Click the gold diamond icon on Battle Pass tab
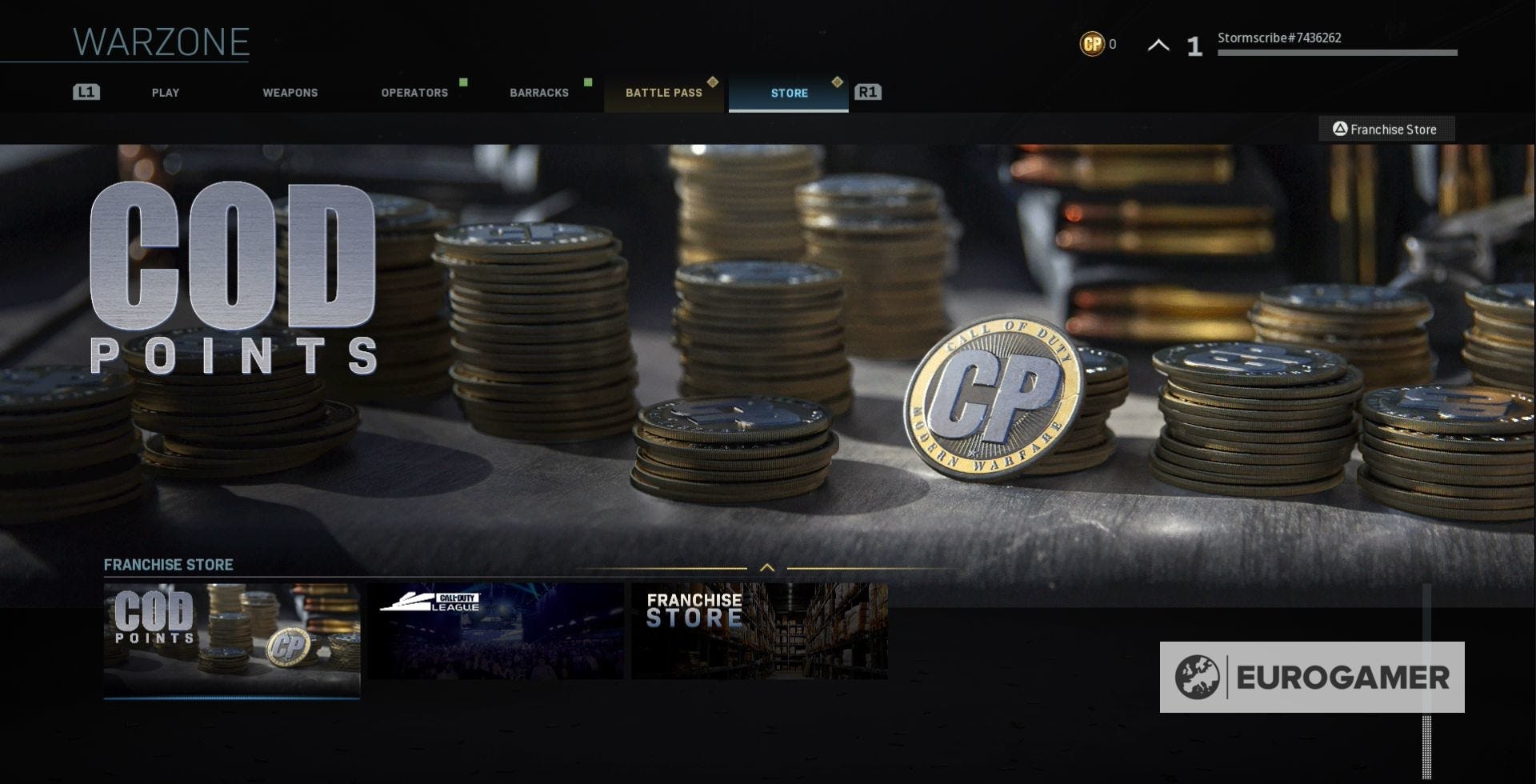 click(713, 81)
